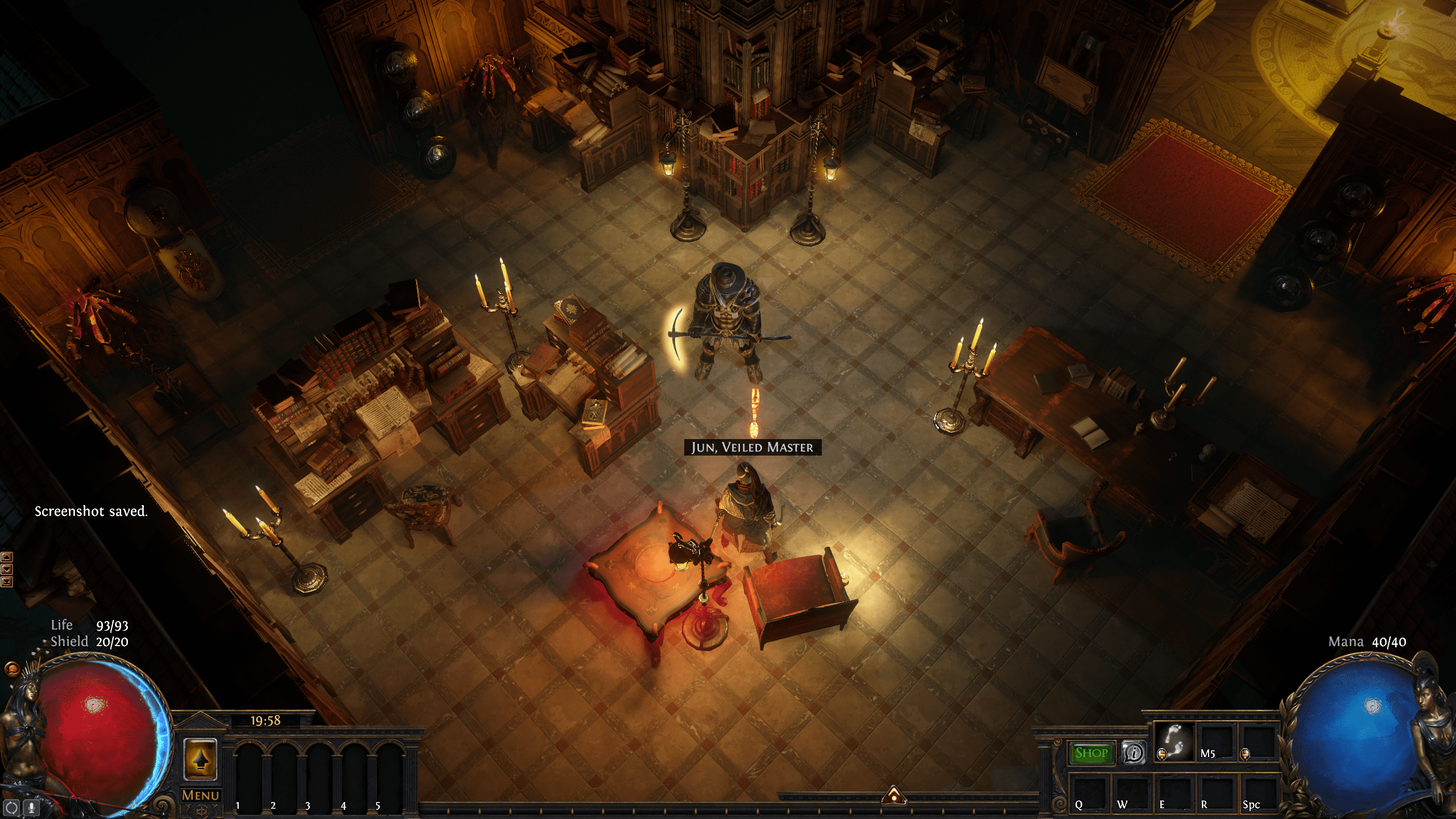The height and width of the screenshot is (819, 1456).
Task: Toggle the microphone voice icon
Action: click(x=32, y=807)
